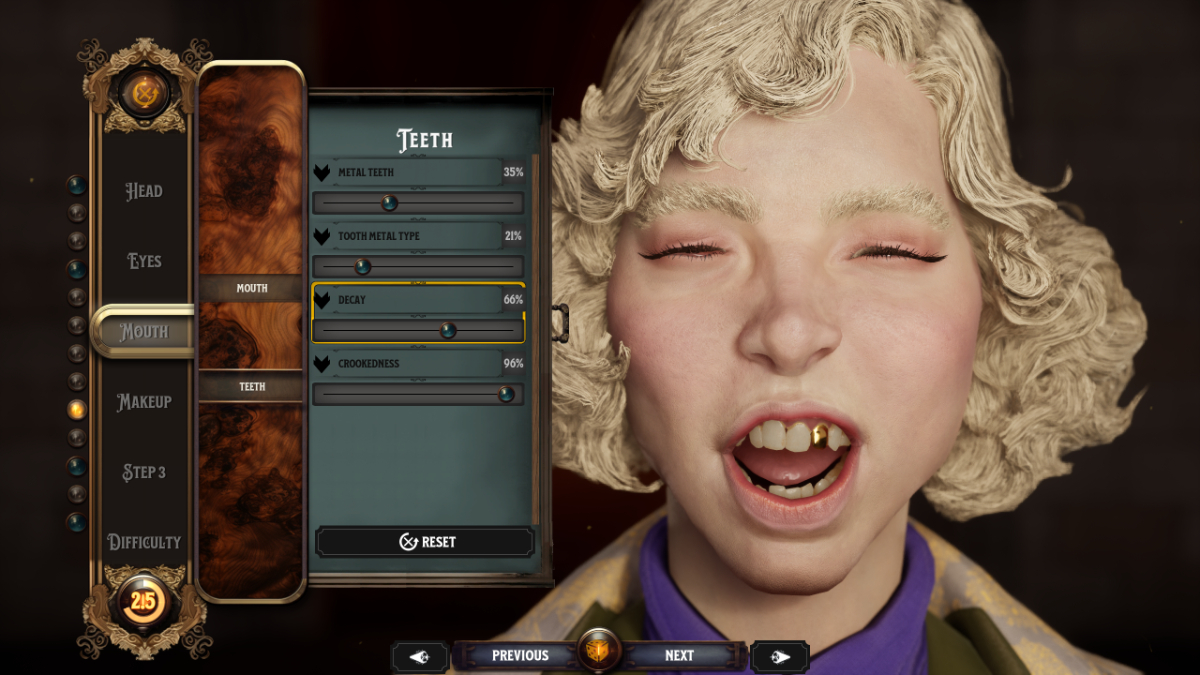This screenshot has height=675, width=1200.
Task: Open the Head customization section
Action: [144, 191]
